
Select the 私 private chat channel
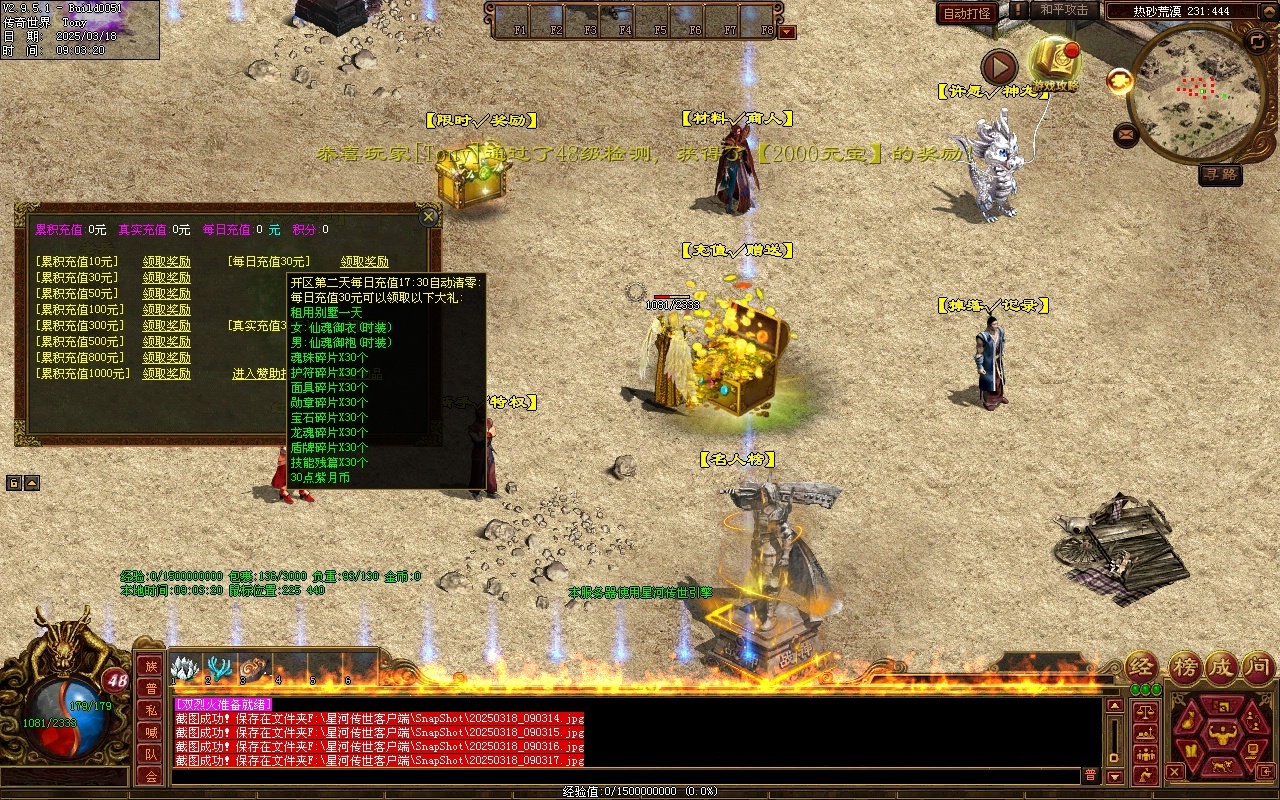[x=150, y=710]
